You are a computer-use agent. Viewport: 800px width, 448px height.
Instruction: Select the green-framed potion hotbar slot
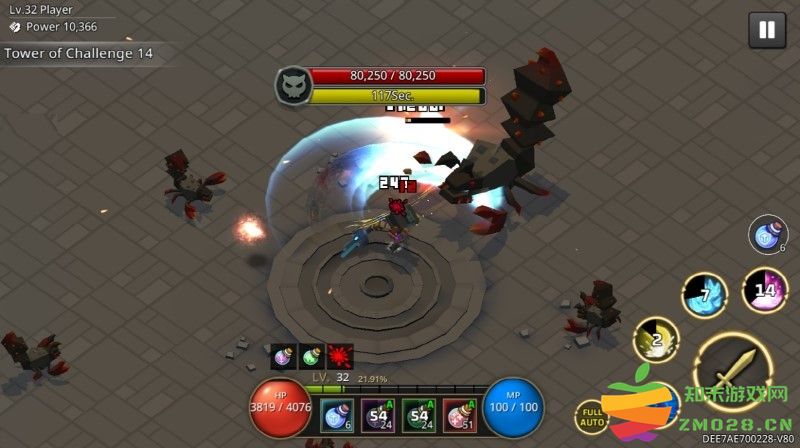[x=420, y=416]
